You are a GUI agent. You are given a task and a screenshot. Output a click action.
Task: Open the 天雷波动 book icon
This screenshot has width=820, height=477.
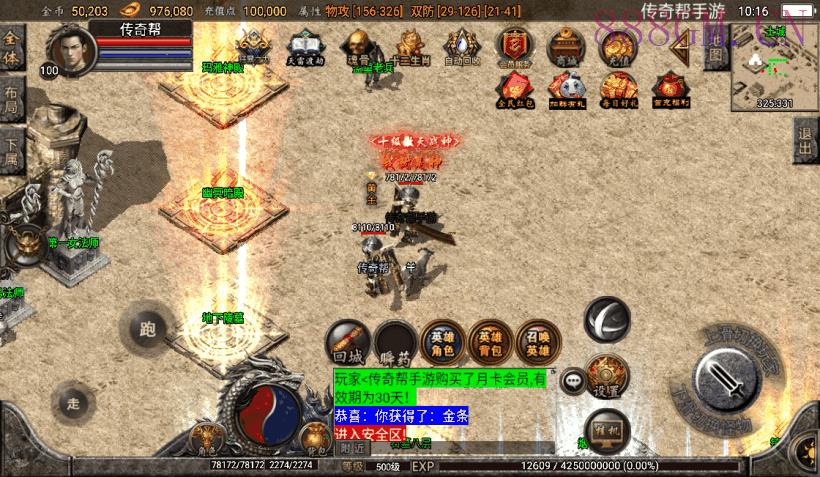305,47
